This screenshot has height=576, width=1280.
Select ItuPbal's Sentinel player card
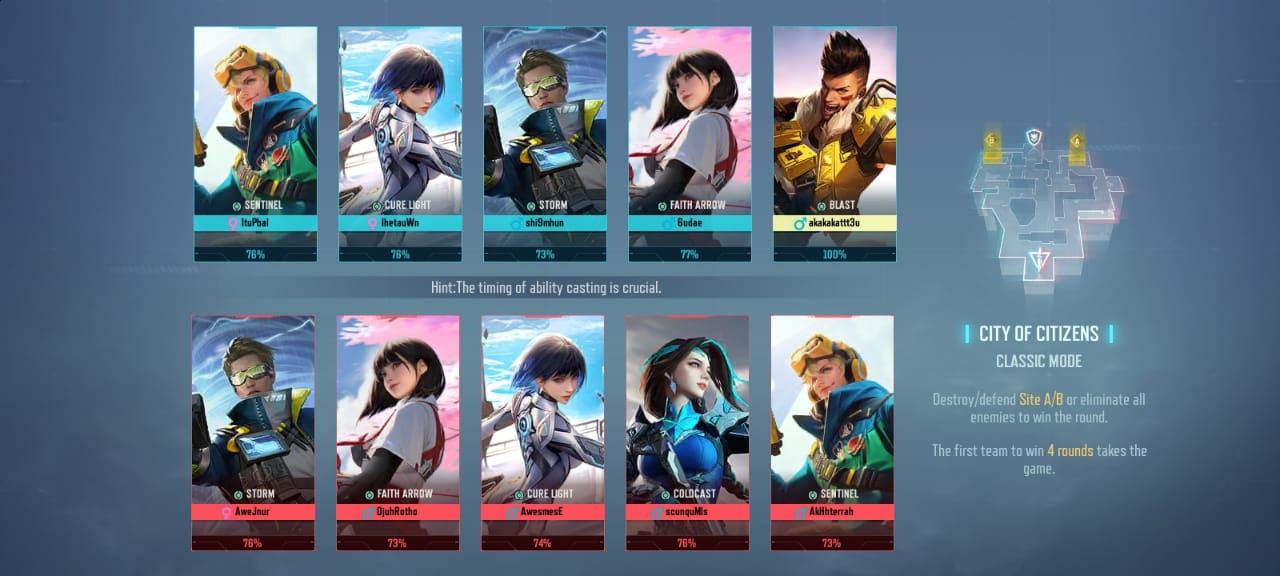[255, 144]
